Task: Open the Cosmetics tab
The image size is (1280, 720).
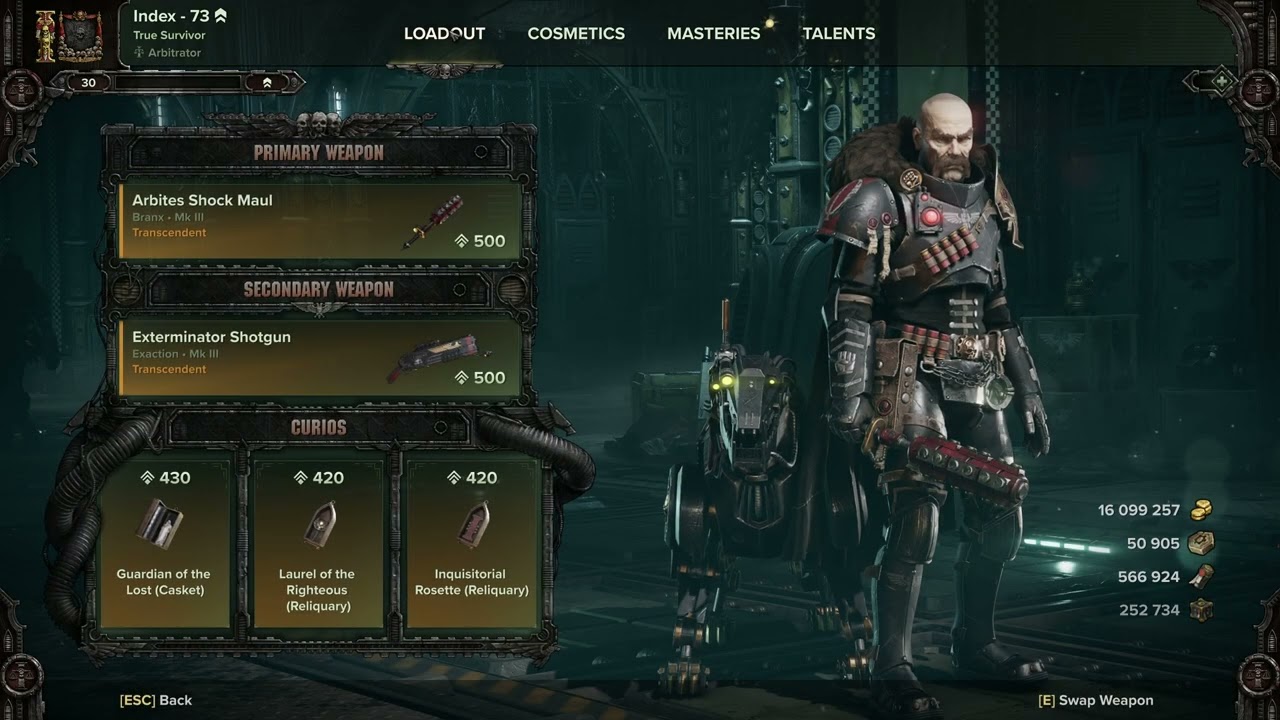Action: (x=576, y=33)
